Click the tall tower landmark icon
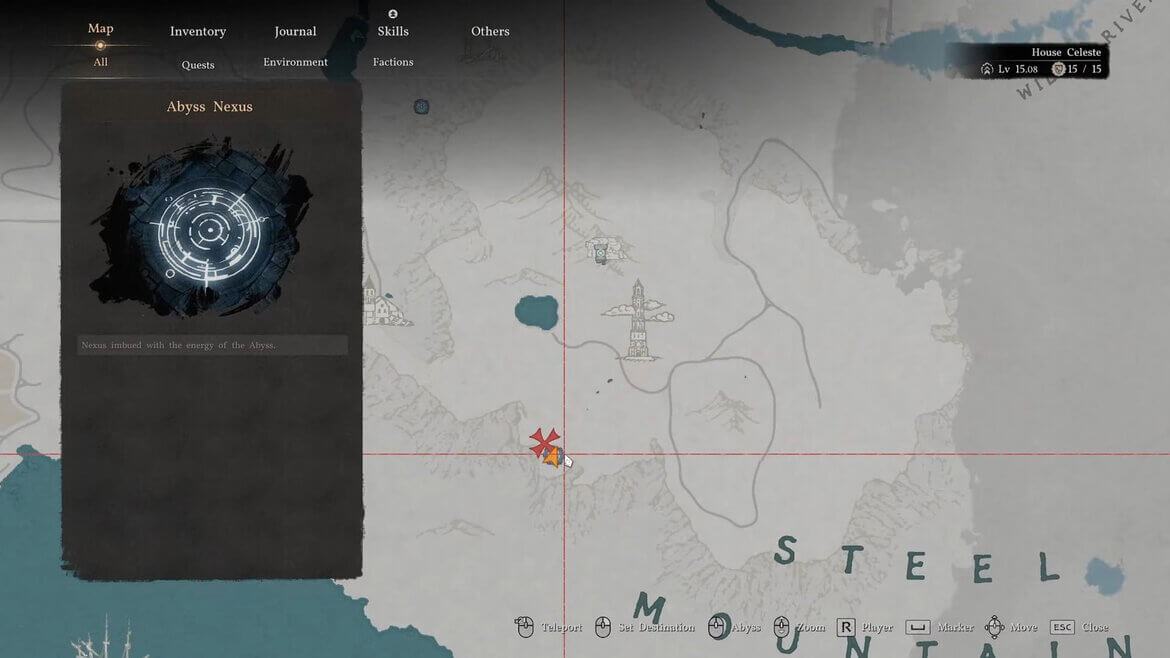This screenshot has height=658, width=1170. click(638, 320)
